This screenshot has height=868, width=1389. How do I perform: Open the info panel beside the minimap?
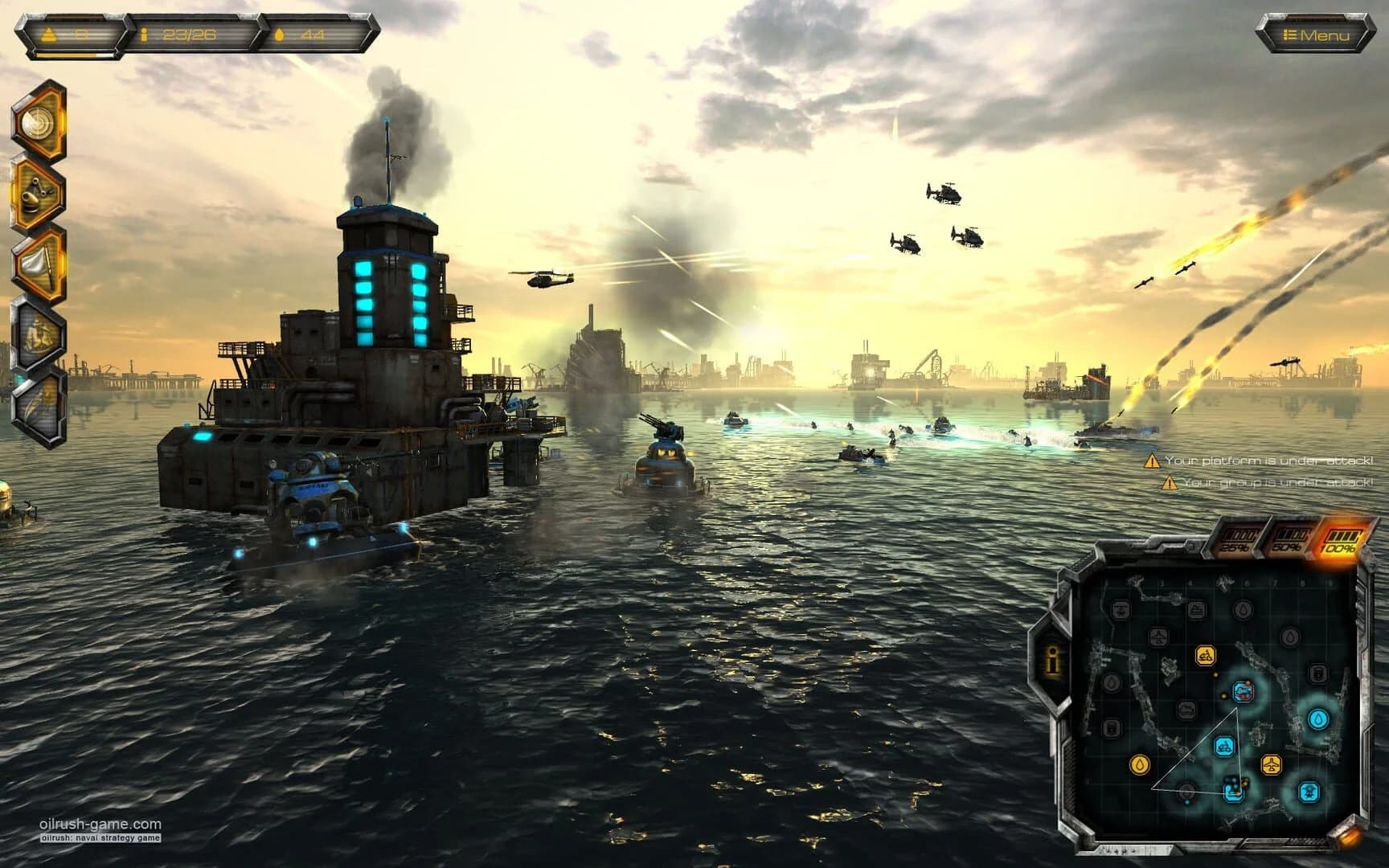click(x=1051, y=661)
